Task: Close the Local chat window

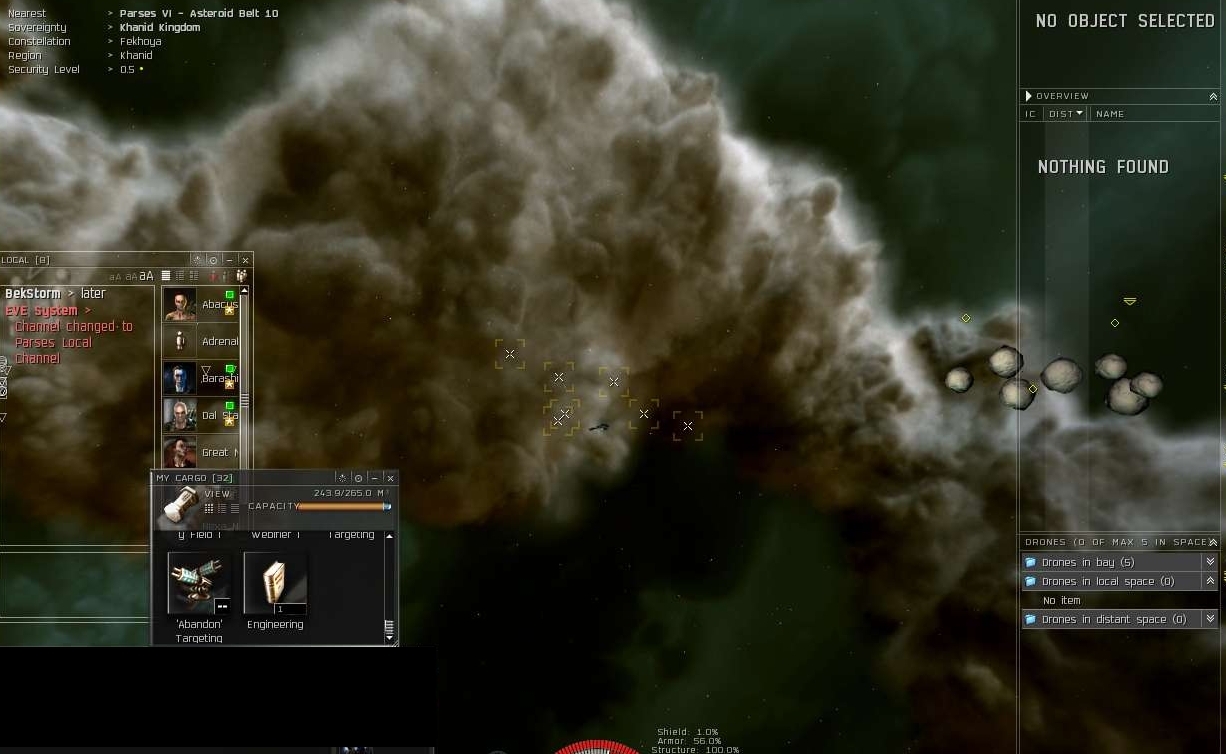Action: point(245,260)
